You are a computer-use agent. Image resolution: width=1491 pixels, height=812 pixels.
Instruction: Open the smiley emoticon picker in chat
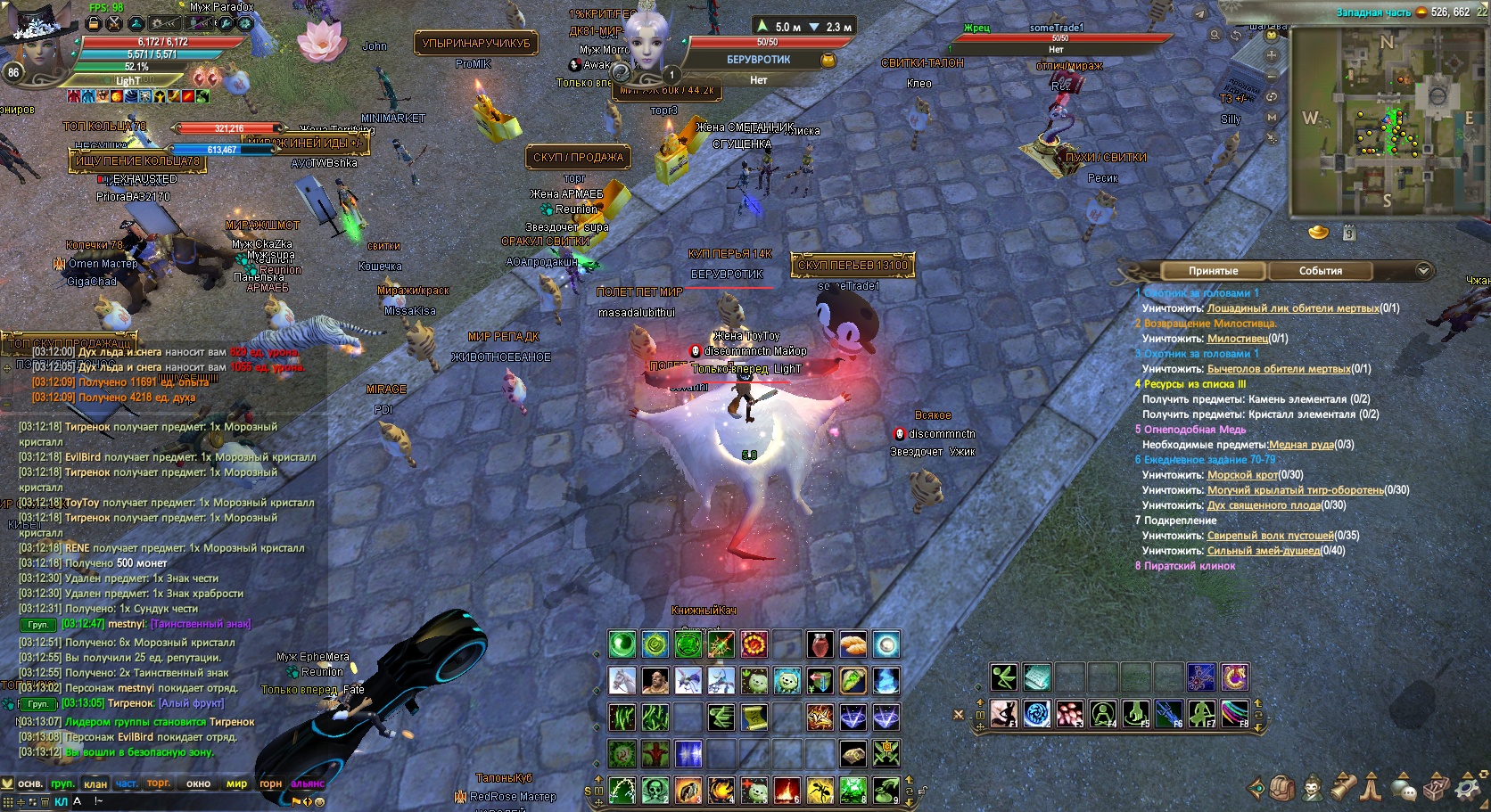click(x=319, y=801)
